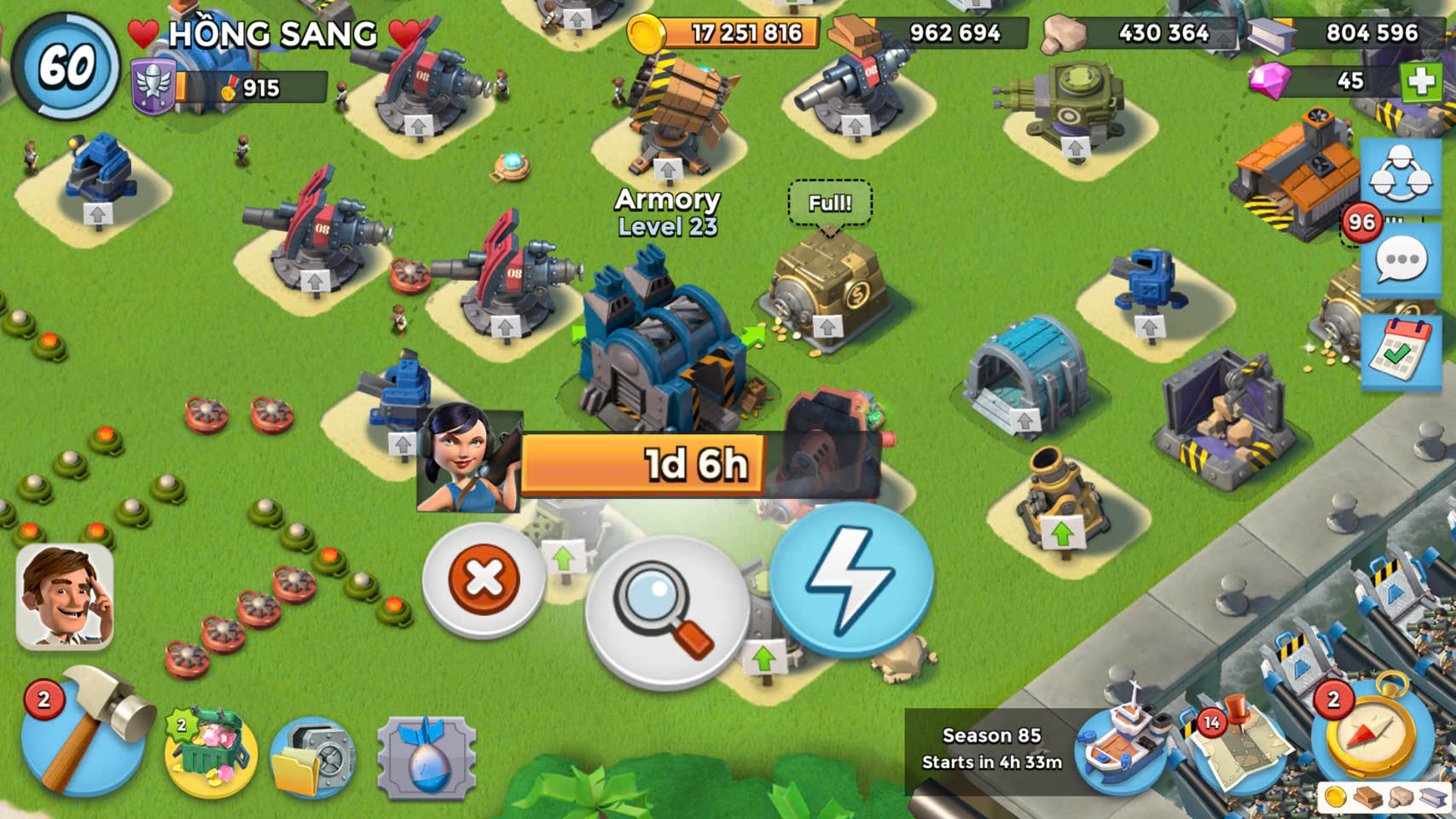Image resolution: width=1456 pixels, height=819 pixels.
Task: Buy diamonds with green plus button
Action: point(1420,82)
